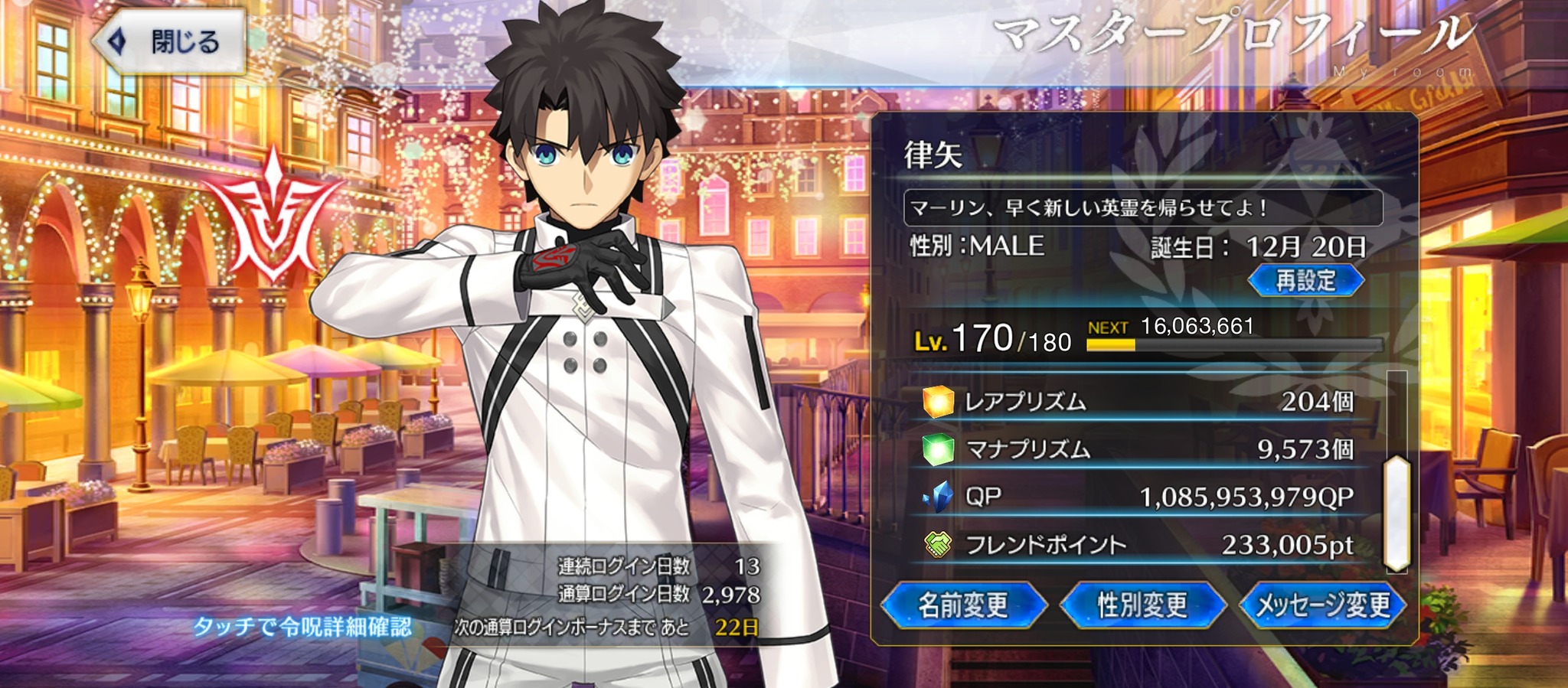Tap the タッチで令呪詳細確認 text prompt
Image resolution: width=1568 pixels, height=688 pixels.
tap(302, 627)
